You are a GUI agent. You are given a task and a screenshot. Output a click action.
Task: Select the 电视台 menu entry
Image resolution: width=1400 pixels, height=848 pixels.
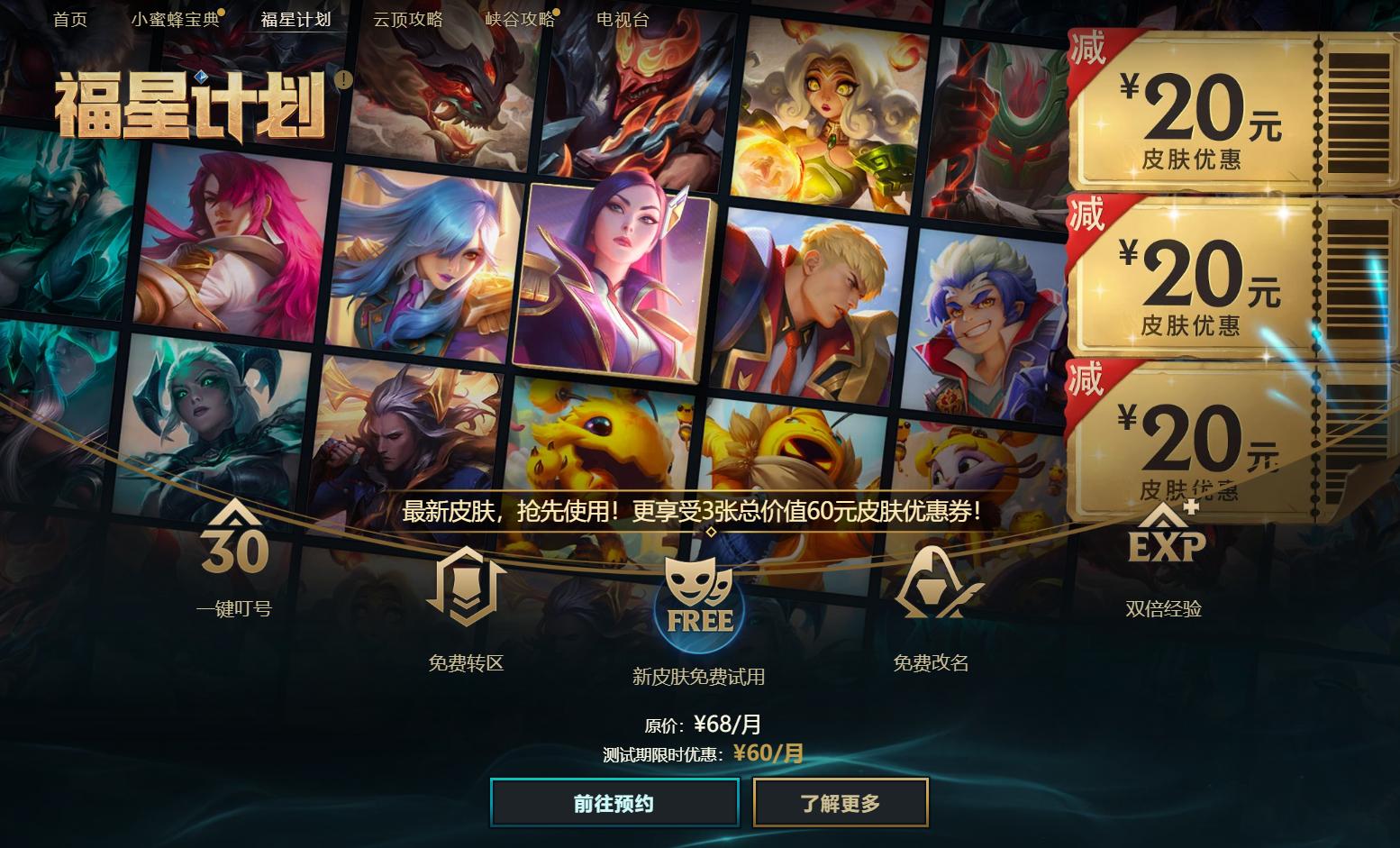pyautogui.click(x=621, y=19)
